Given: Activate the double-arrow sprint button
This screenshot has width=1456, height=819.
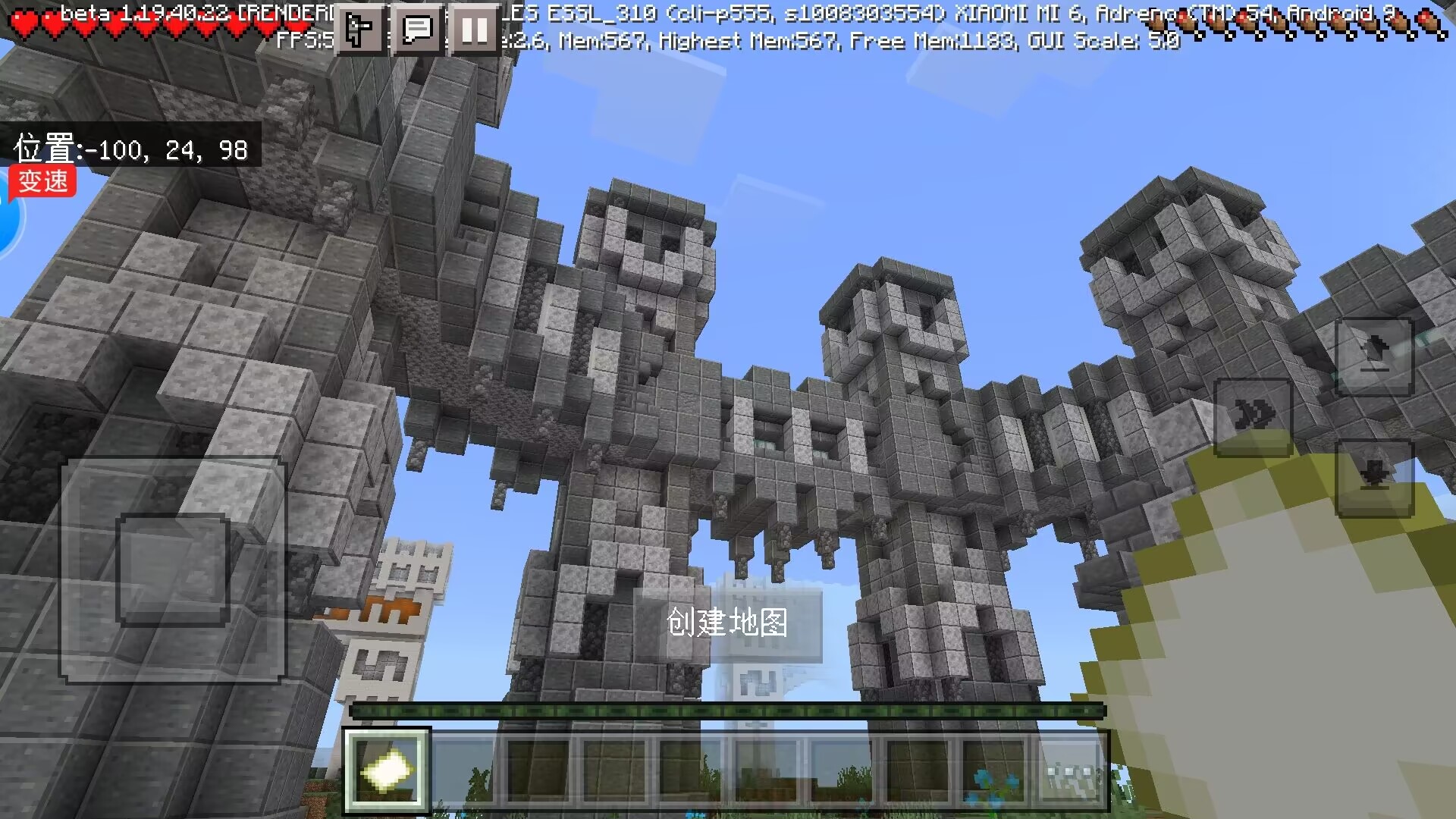Looking at the screenshot, I should [x=1253, y=416].
